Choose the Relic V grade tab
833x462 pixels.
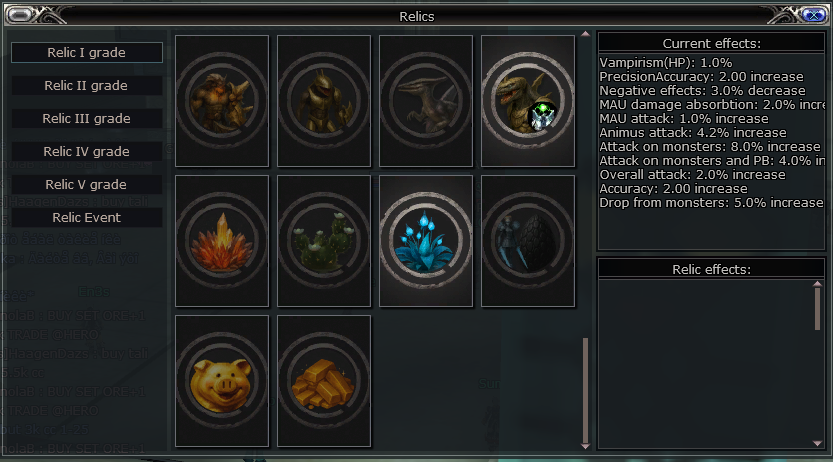[87, 184]
